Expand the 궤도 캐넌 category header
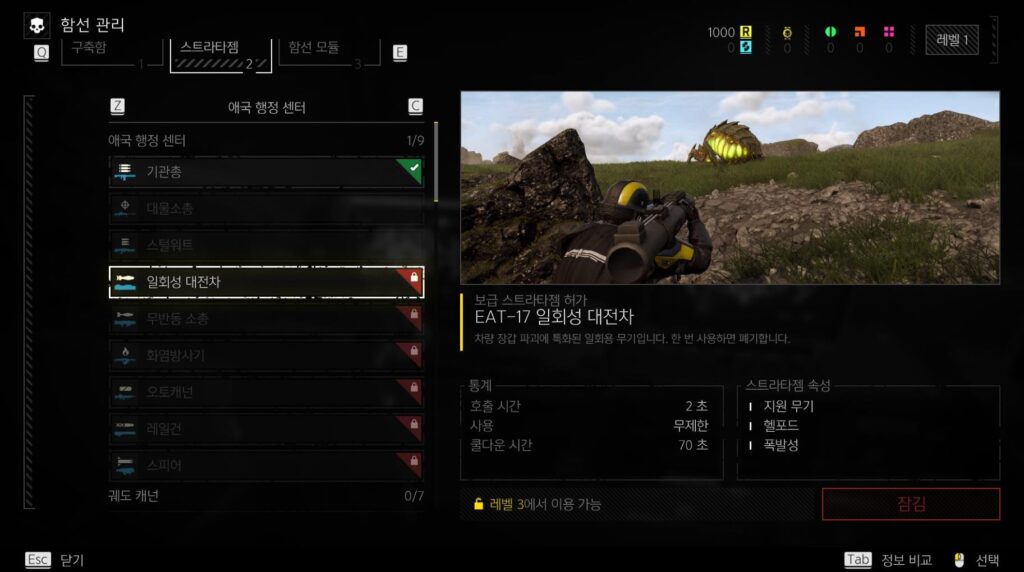Image resolution: width=1024 pixels, height=572 pixels. [265, 495]
